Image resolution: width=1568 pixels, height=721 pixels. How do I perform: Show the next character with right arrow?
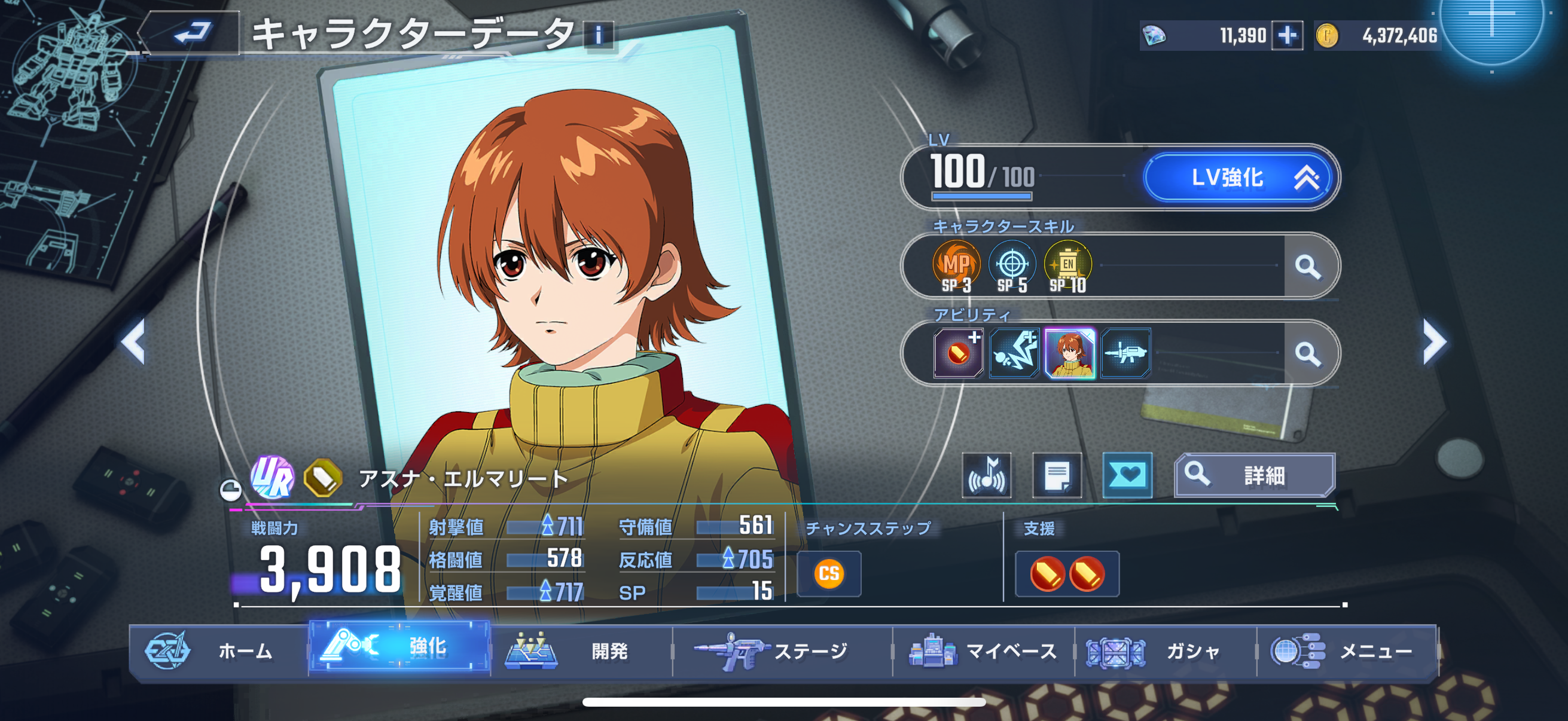coord(1434,342)
